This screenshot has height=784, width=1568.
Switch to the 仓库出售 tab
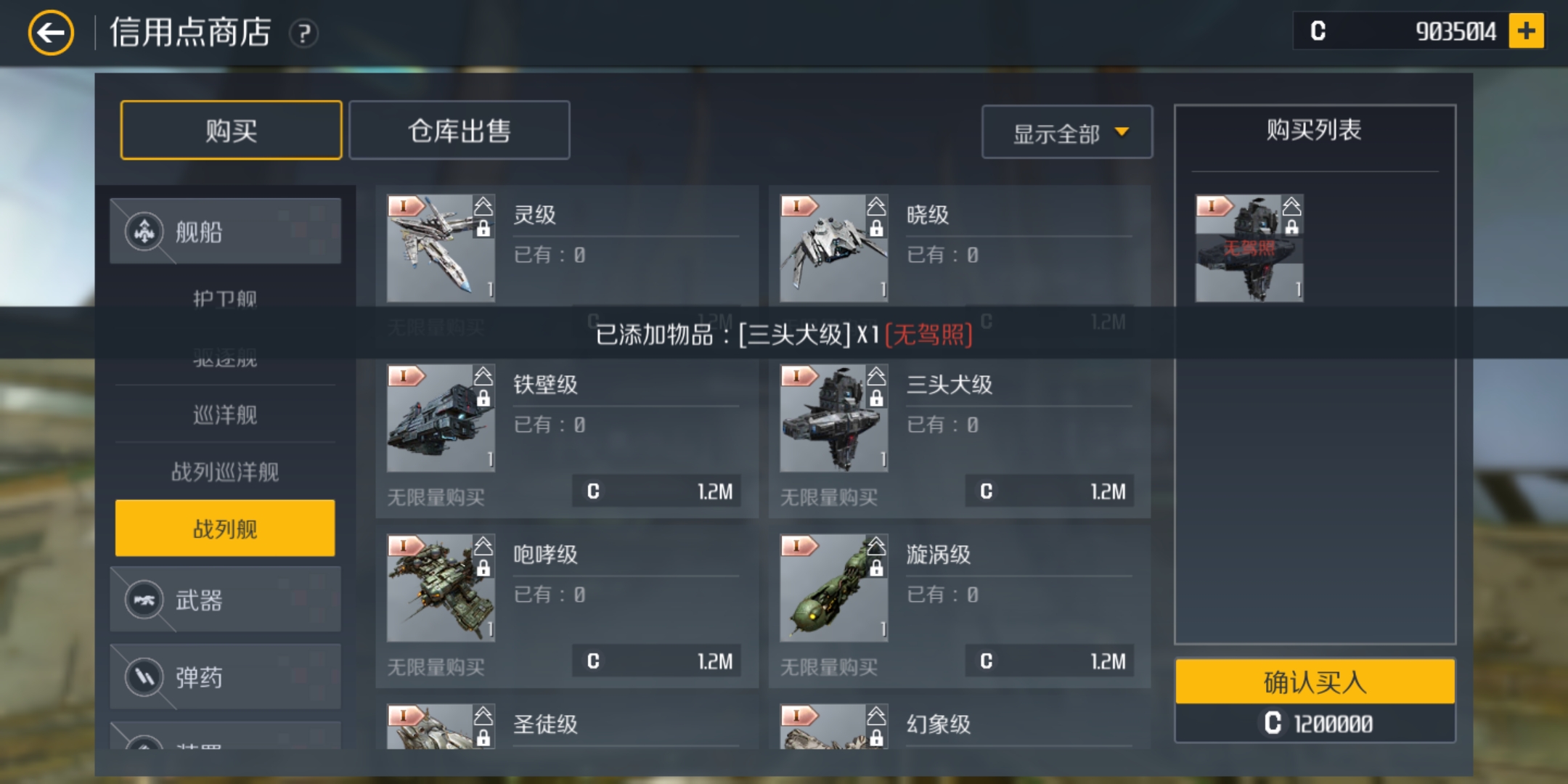[x=459, y=131]
